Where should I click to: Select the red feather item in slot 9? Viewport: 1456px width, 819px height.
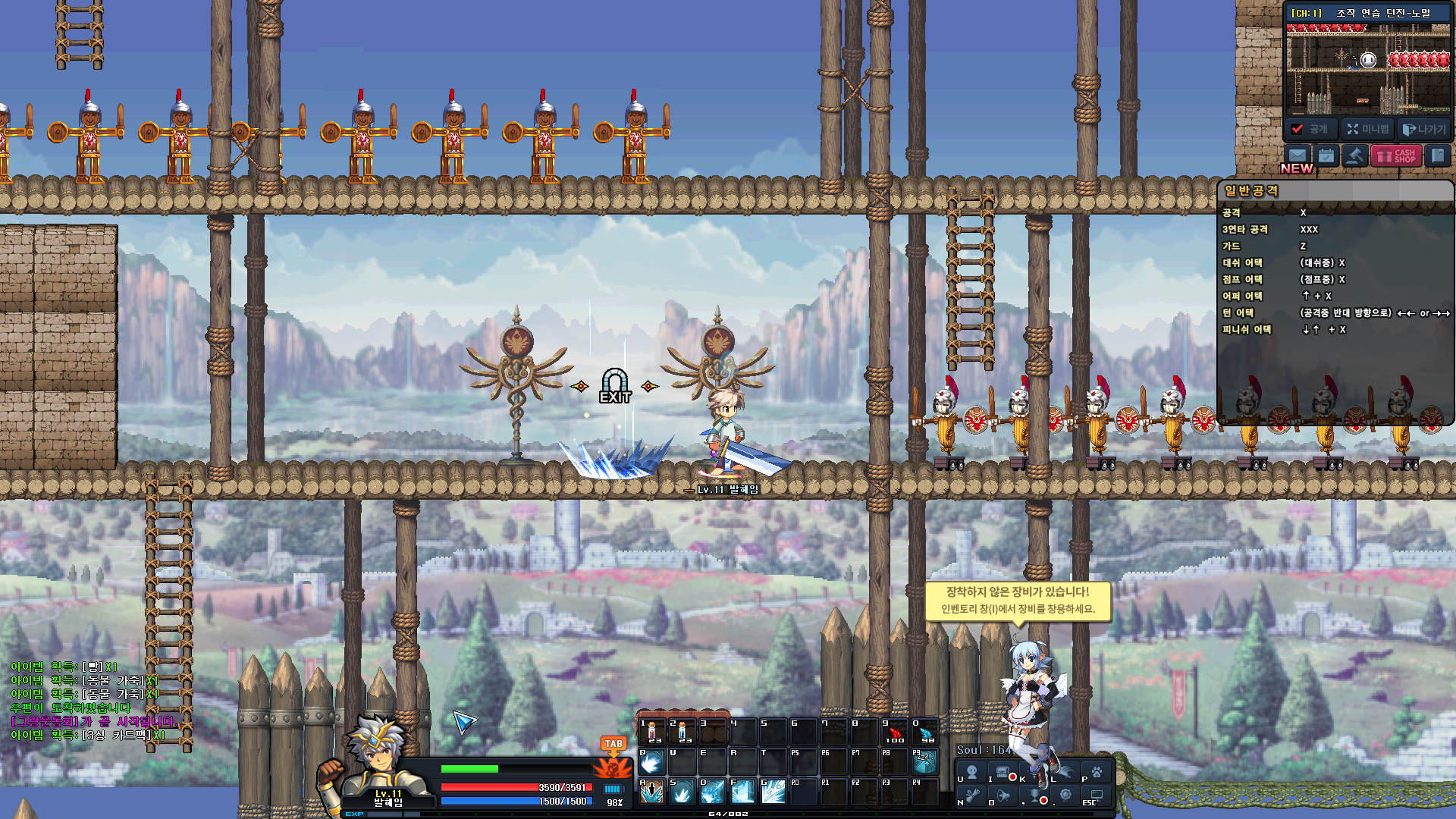pos(895,732)
